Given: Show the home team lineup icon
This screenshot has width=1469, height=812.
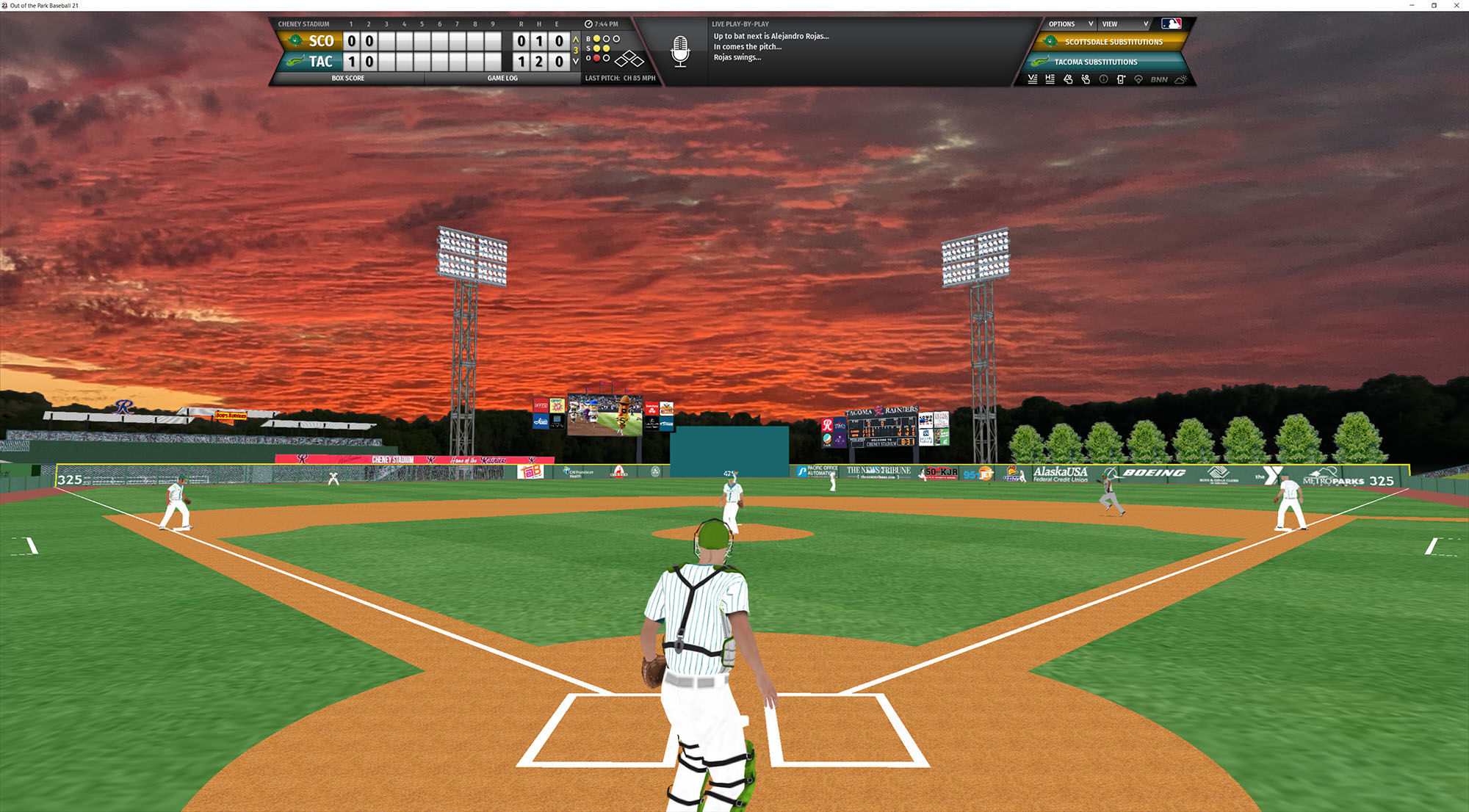Looking at the screenshot, I should (1050, 79).
